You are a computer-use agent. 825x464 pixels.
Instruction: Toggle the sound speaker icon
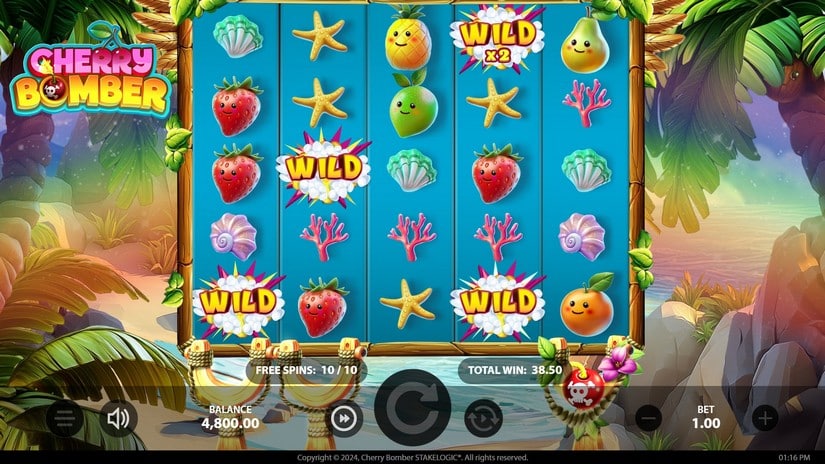tap(118, 418)
